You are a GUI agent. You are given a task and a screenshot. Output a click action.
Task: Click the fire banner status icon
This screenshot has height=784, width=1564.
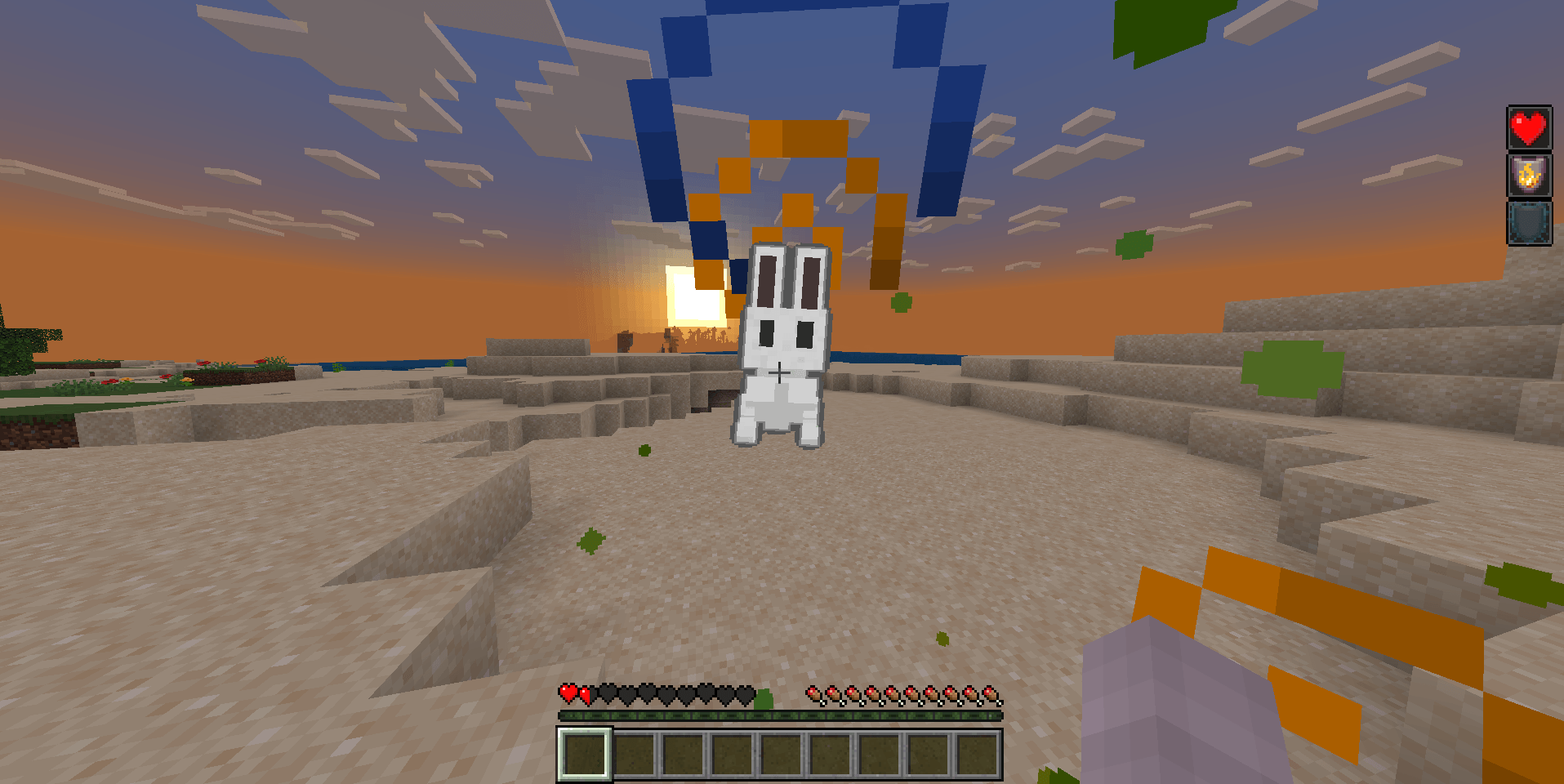click(x=1529, y=175)
